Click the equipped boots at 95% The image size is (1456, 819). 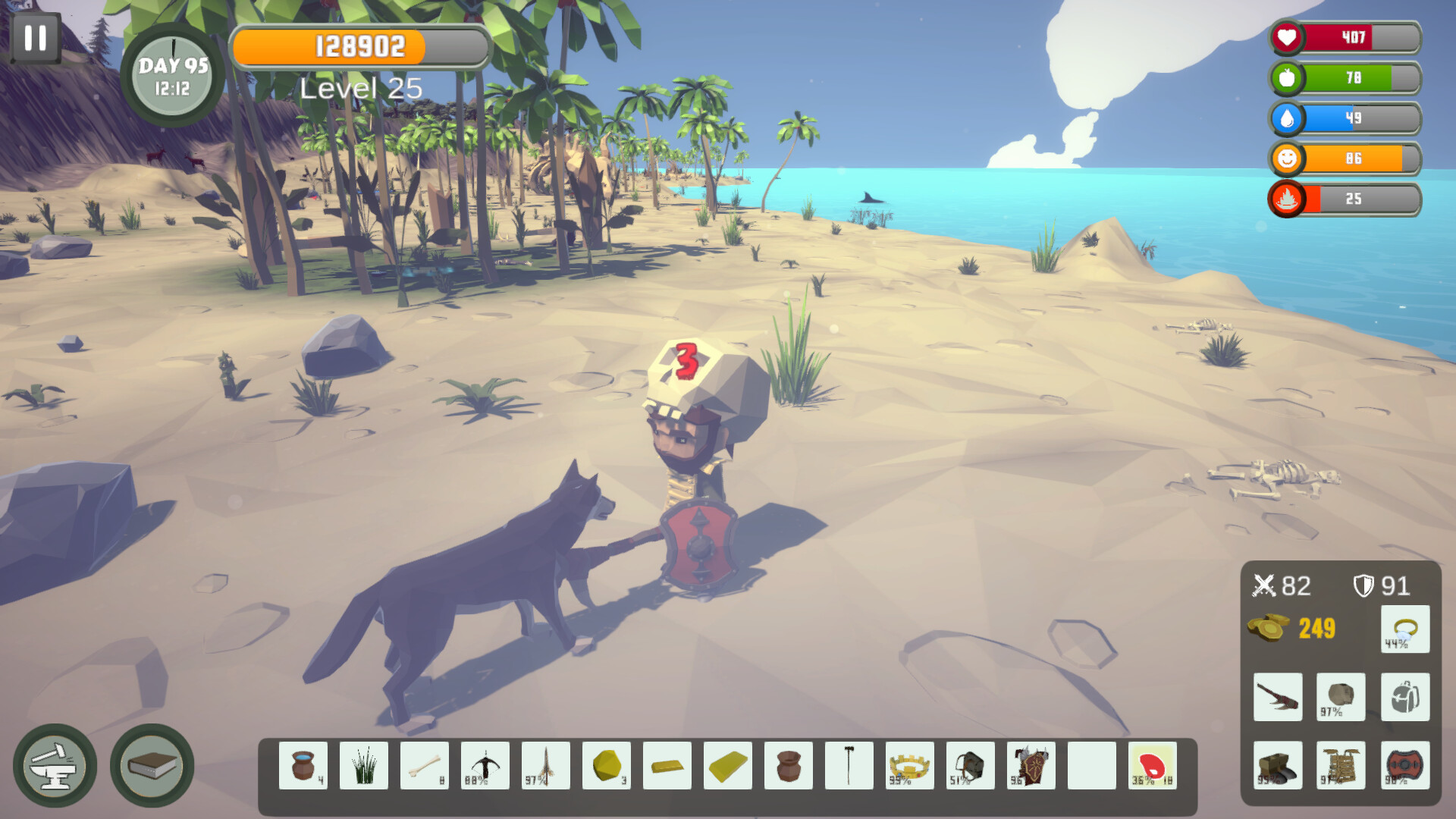(x=1278, y=764)
